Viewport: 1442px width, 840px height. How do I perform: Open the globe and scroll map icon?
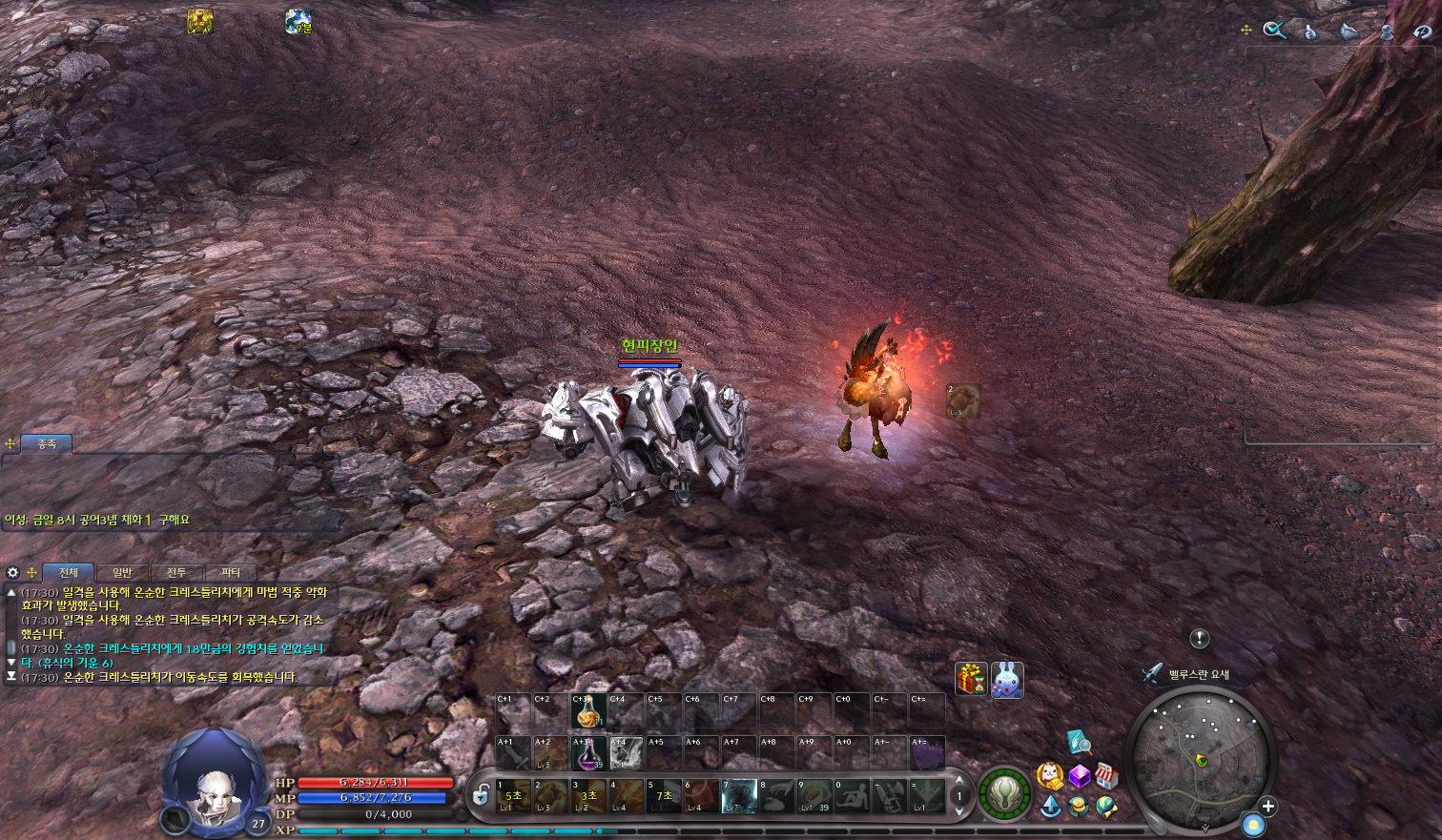[1106, 807]
